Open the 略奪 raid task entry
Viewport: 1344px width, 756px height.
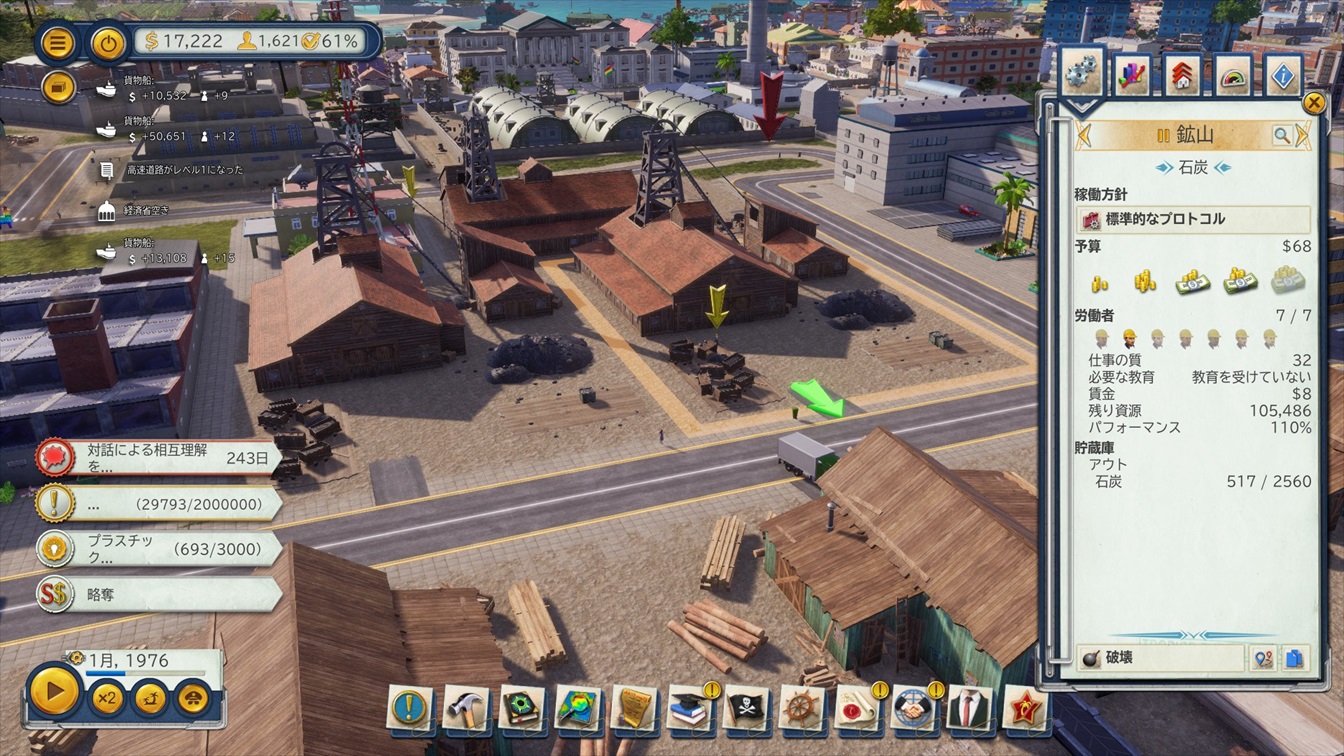tap(160, 594)
